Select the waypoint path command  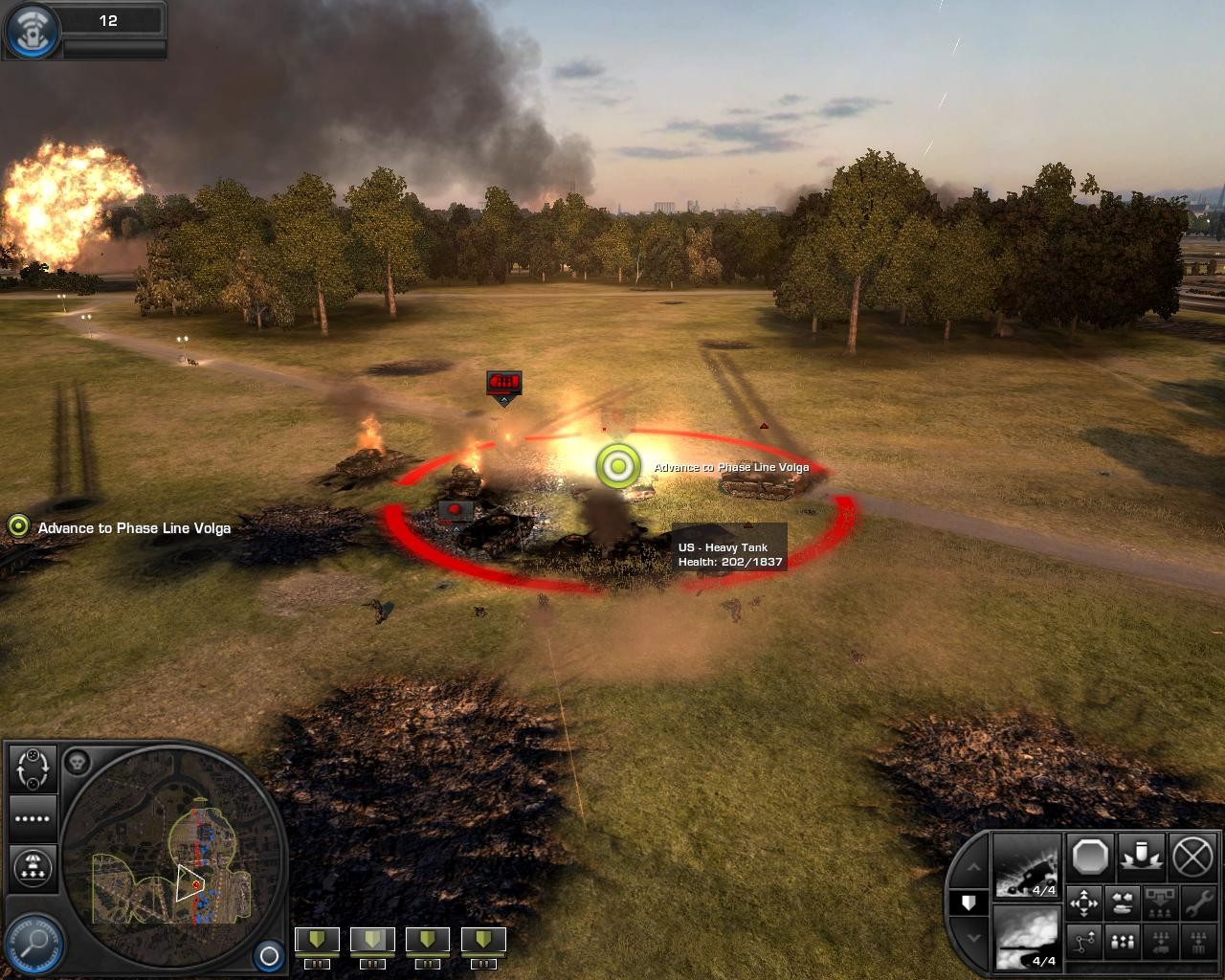[1083, 943]
